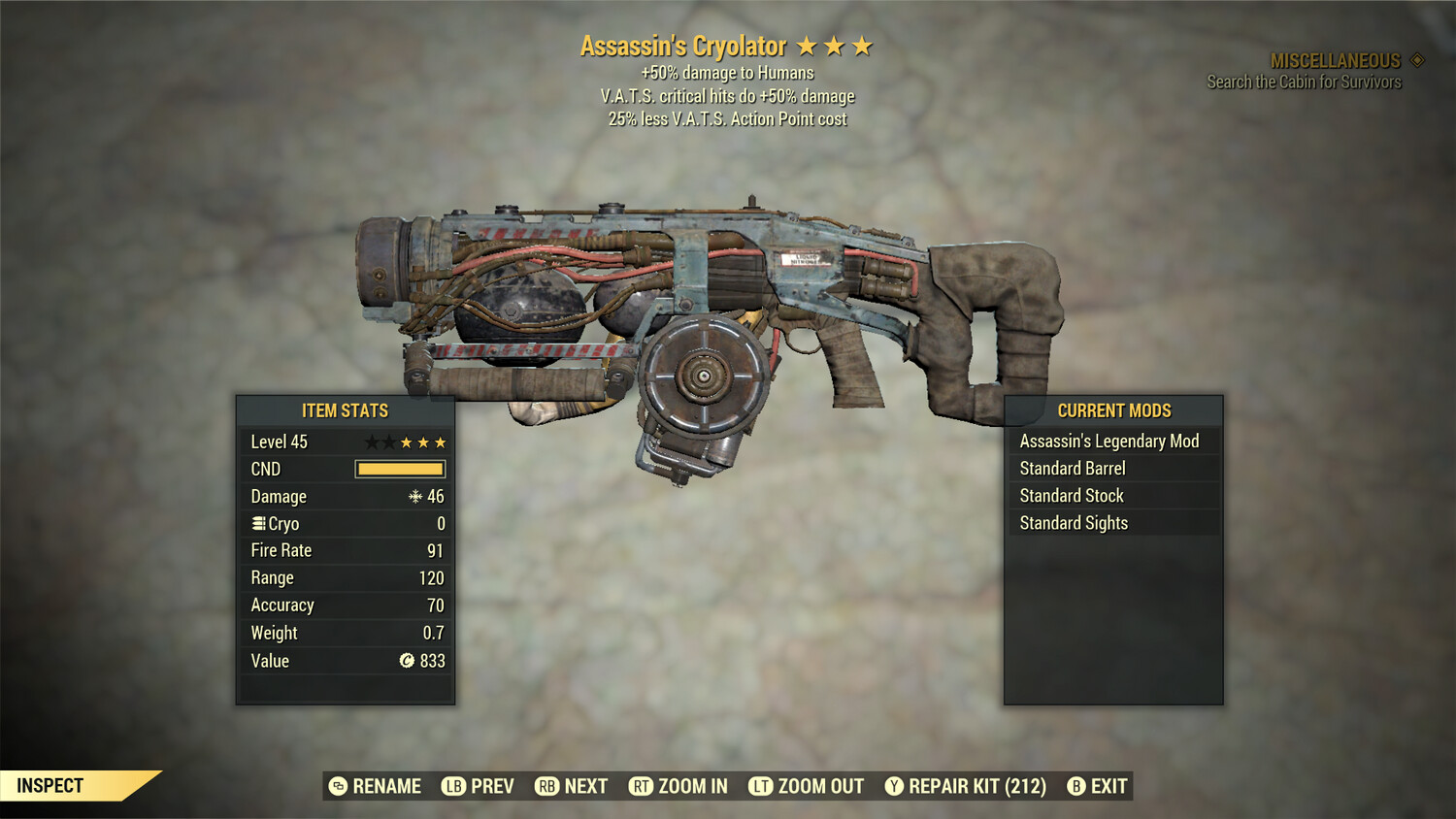The height and width of the screenshot is (819, 1456).
Task: Click the CND condition bar
Action: coord(400,469)
